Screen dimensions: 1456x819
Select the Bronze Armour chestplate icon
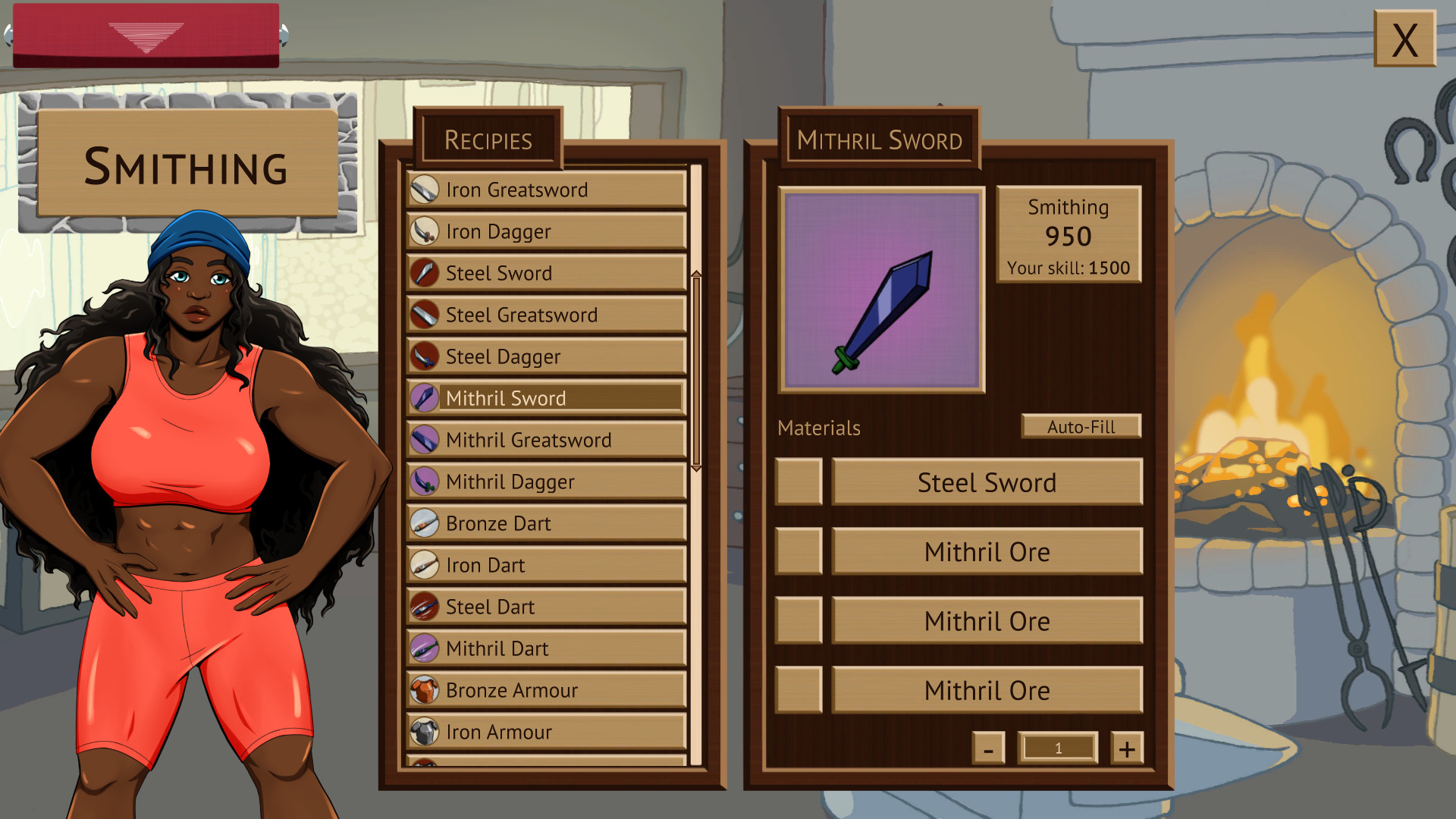(x=425, y=690)
